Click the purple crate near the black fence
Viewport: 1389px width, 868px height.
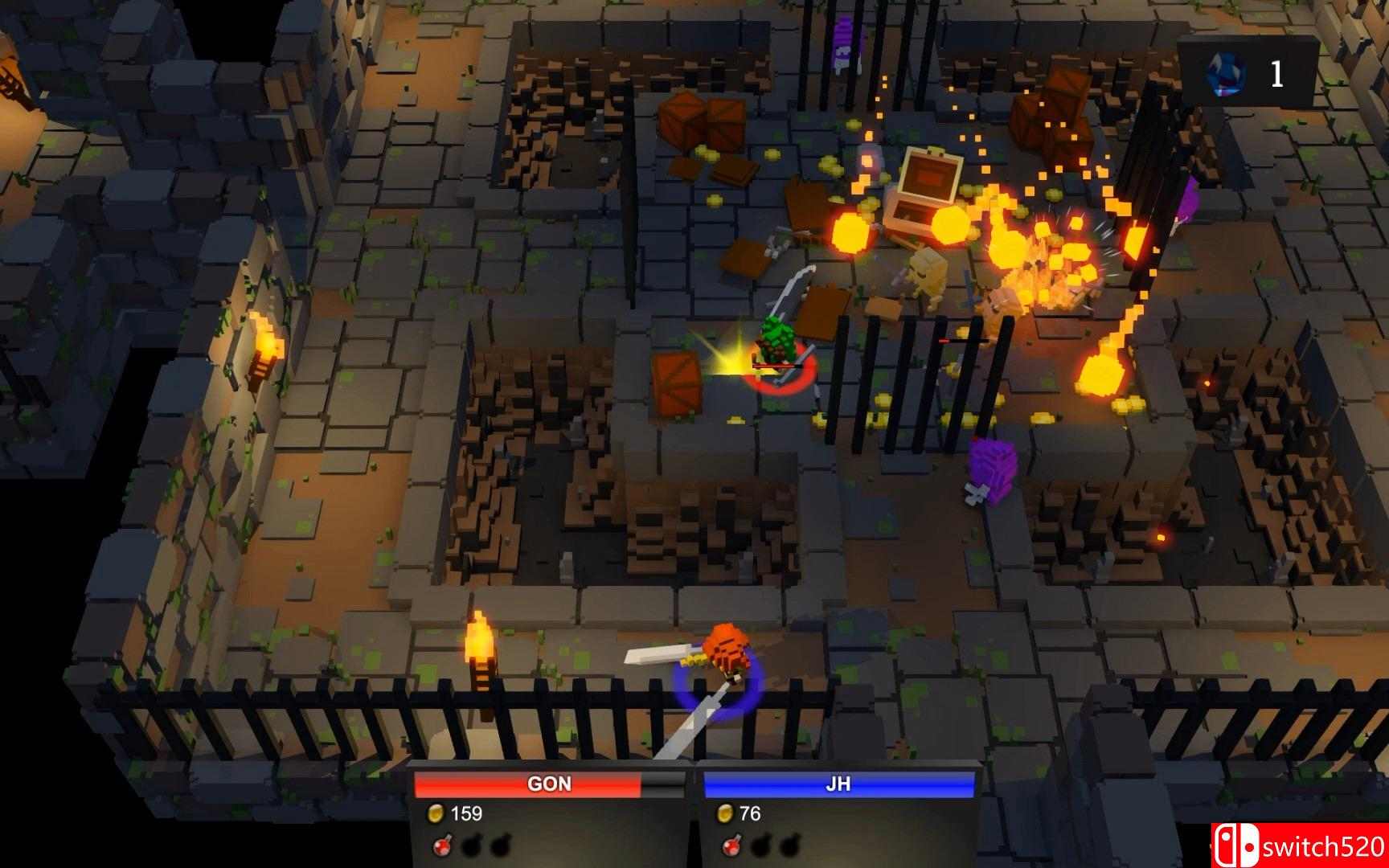pyautogui.click(x=993, y=469)
